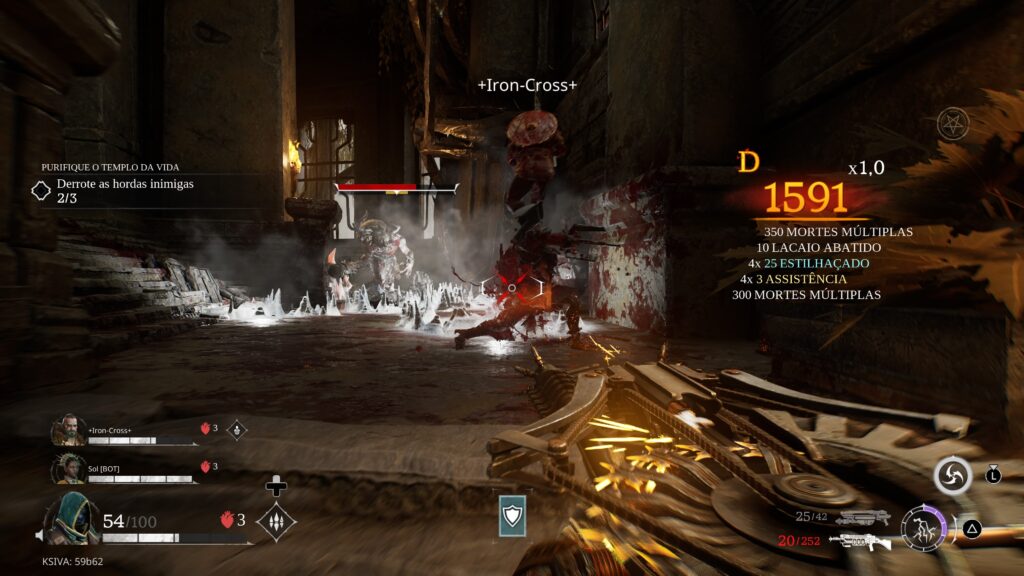Trigger the purple-ringed lightning ability

coord(922,527)
